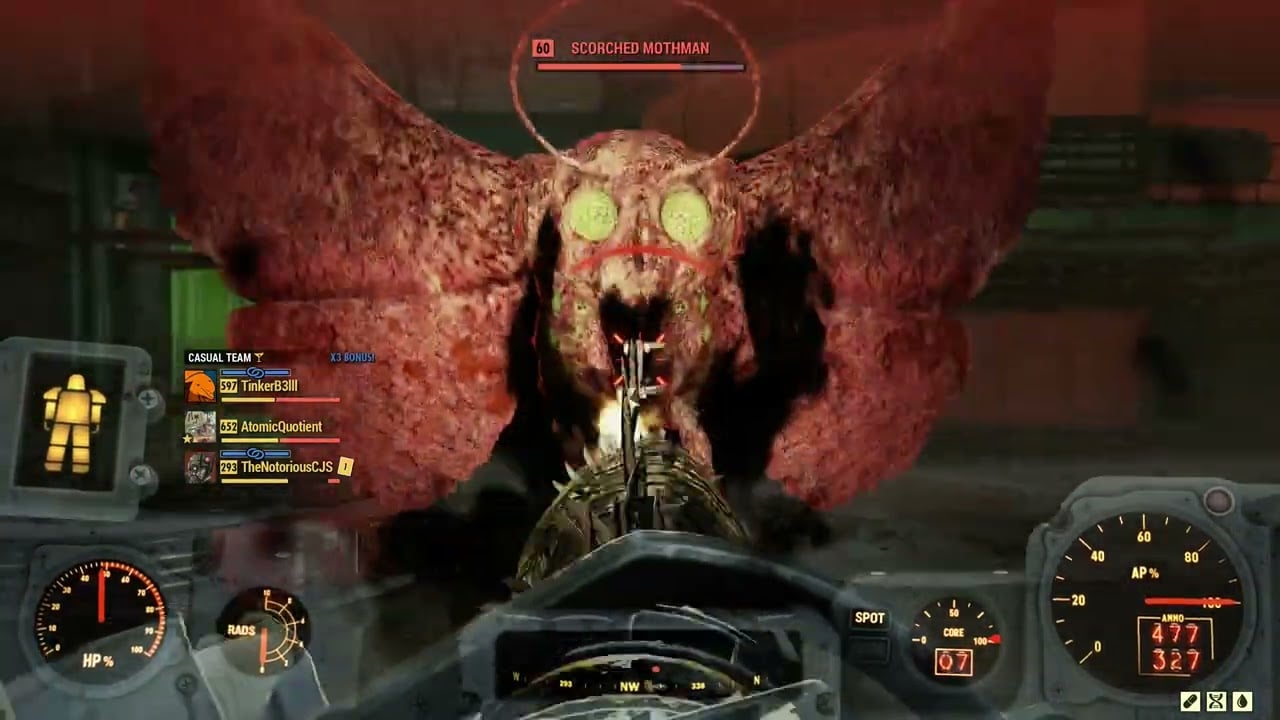The height and width of the screenshot is (720, 1280).
Task: Click the yellow perk card beside TheNotoriousCJS
Action: tap(346, 465)
